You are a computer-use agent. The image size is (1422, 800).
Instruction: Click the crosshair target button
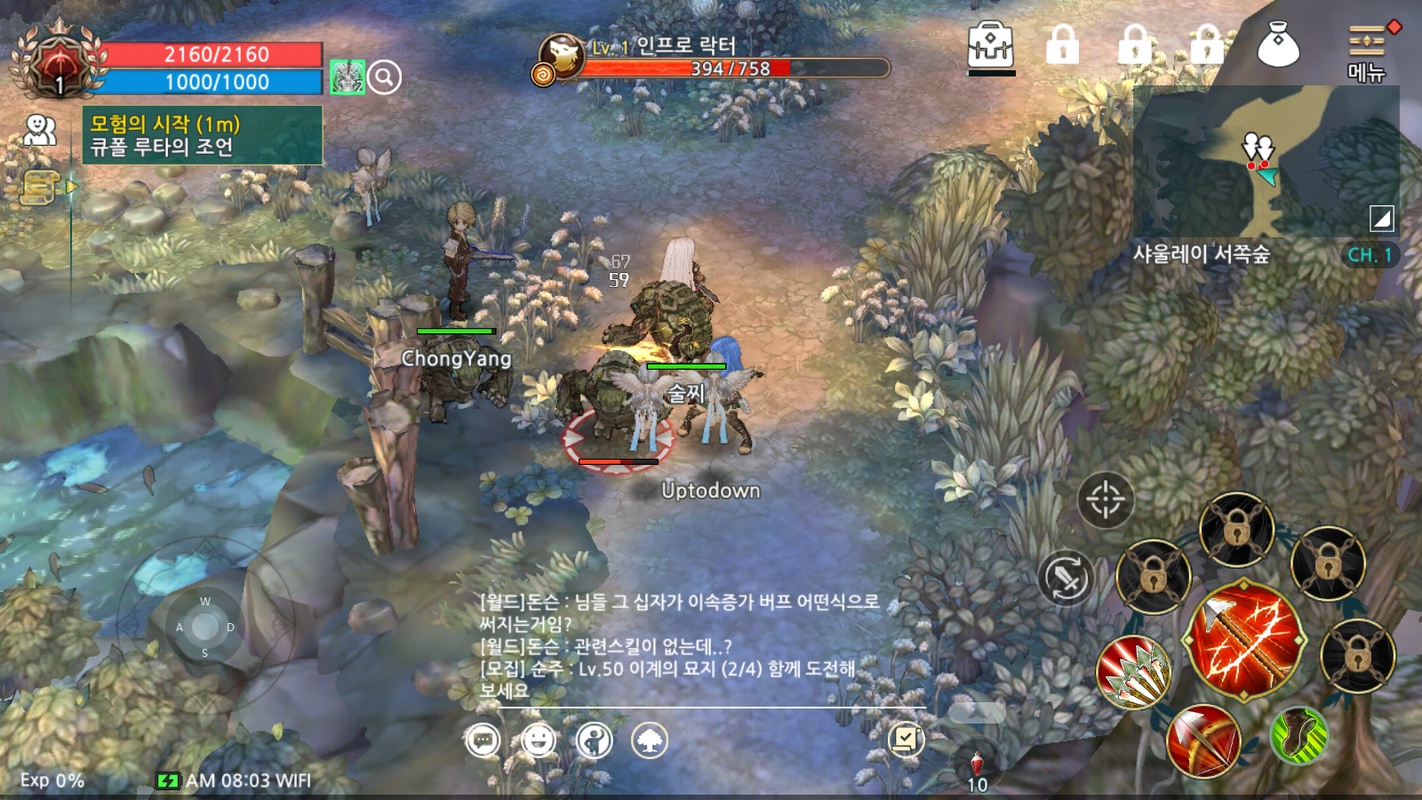pyautogui.click(x=1106, y=500)
